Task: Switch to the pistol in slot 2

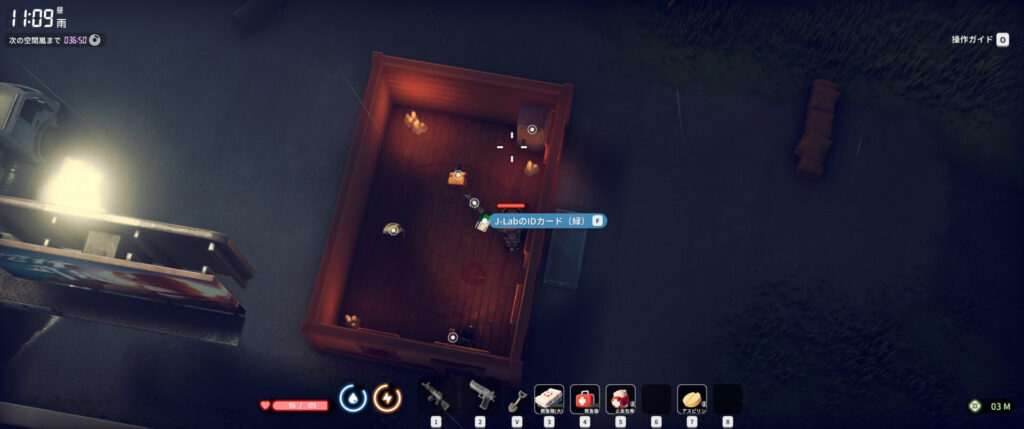Action: tap(480, 397)
